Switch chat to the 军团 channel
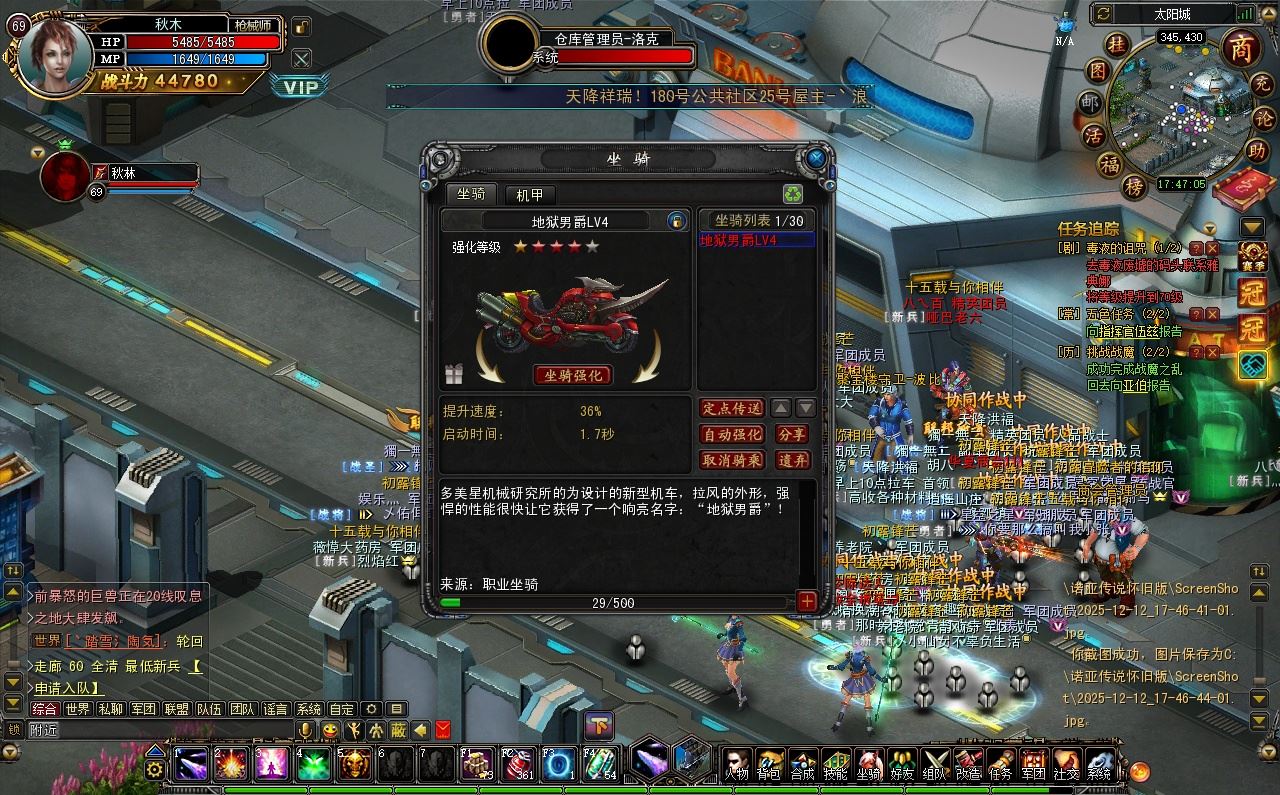The image size is (1280, 795). coord(143,709)
